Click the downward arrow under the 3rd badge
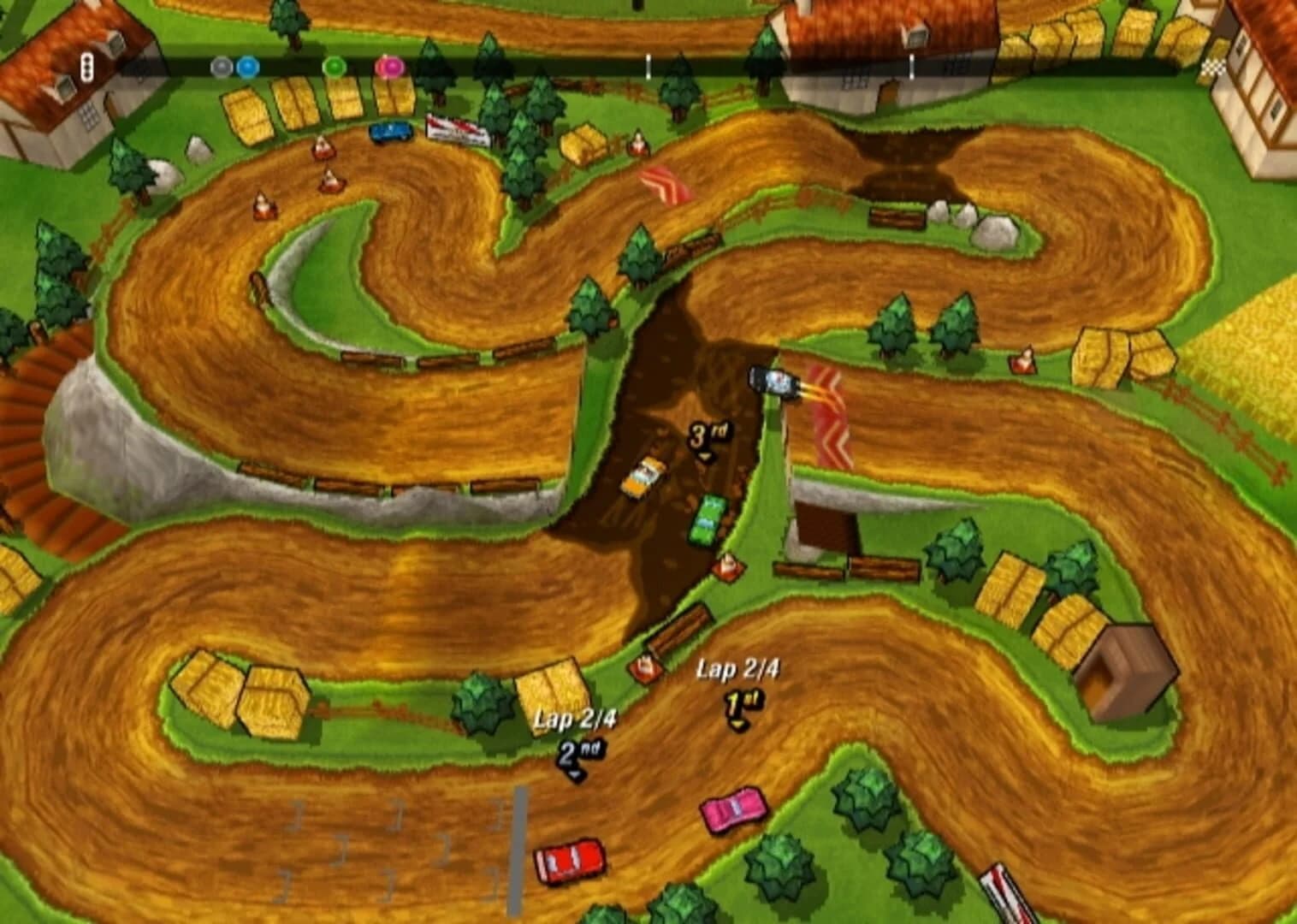The height and width of the screenshot is (924, 1297). [705, 455]
